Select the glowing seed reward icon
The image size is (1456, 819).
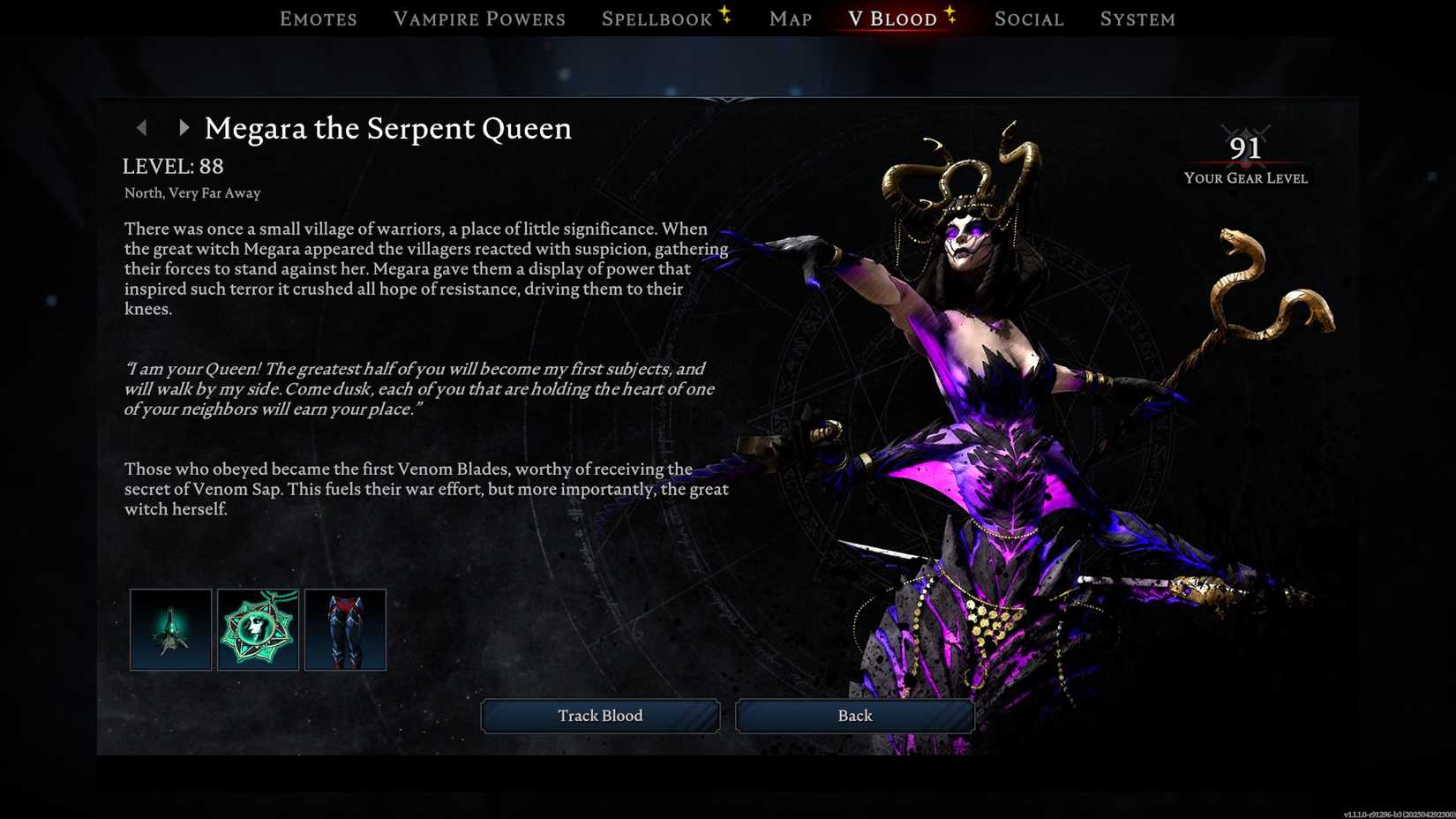click(x=169, y=628)
